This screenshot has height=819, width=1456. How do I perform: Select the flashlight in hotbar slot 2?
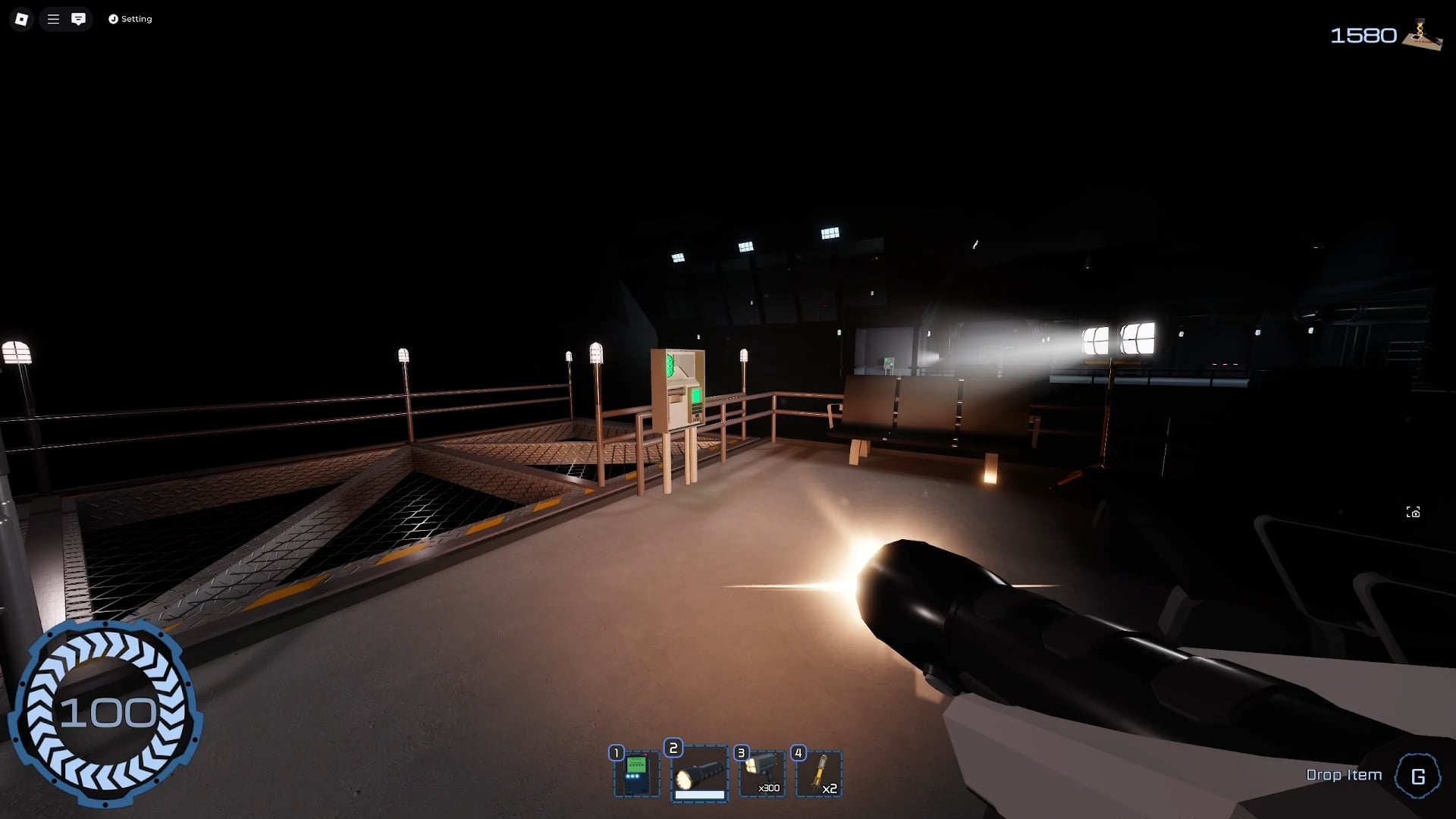(699, 773)
